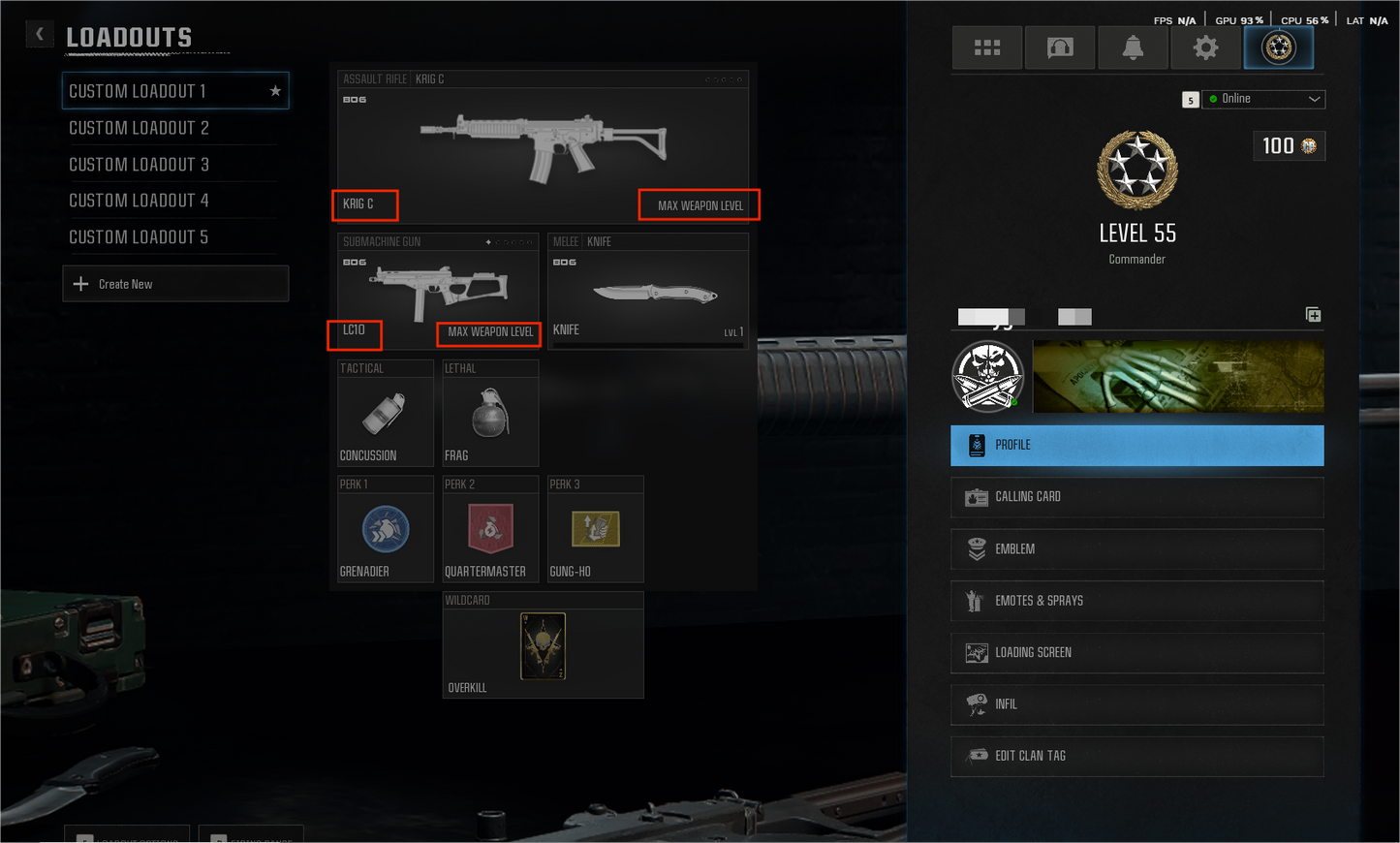Open the Emblem customization option
1400x843 pixels.
(x=1136, y=548)
